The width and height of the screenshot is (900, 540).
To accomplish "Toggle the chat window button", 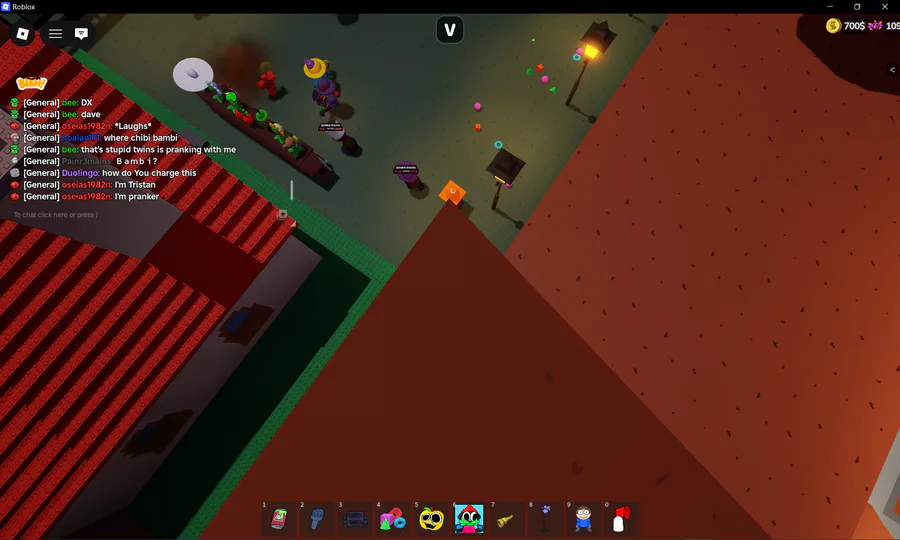I will pos(82,34).
